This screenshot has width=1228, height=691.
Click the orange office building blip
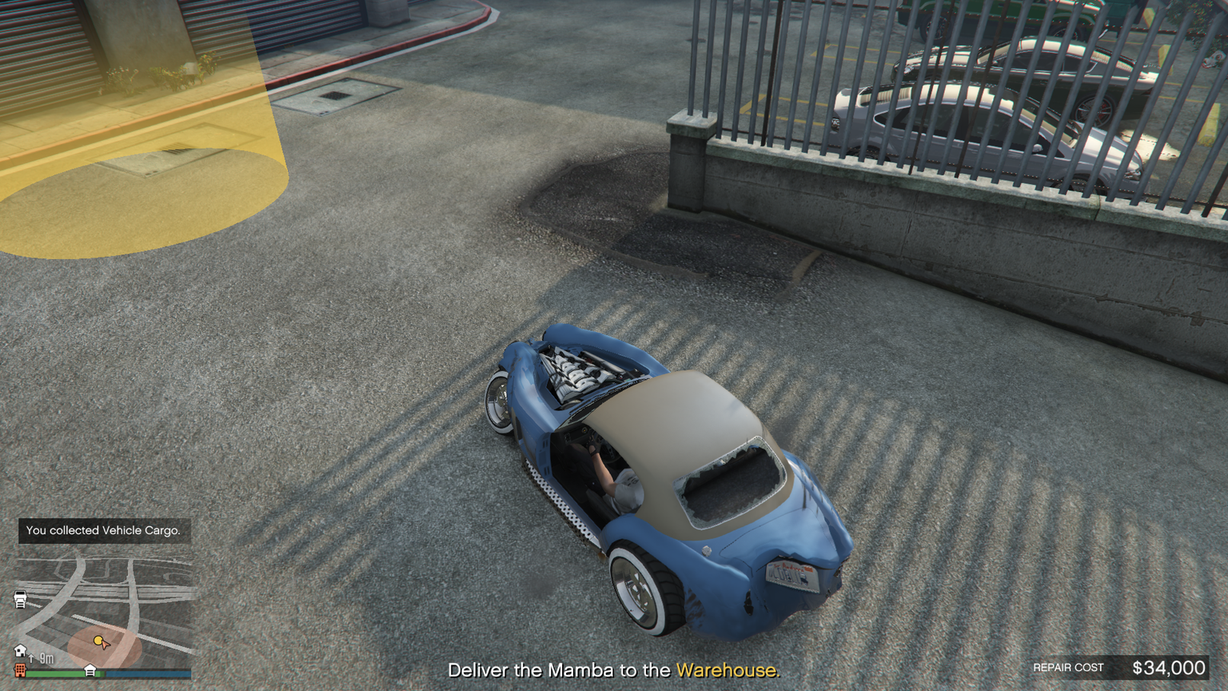20,669
